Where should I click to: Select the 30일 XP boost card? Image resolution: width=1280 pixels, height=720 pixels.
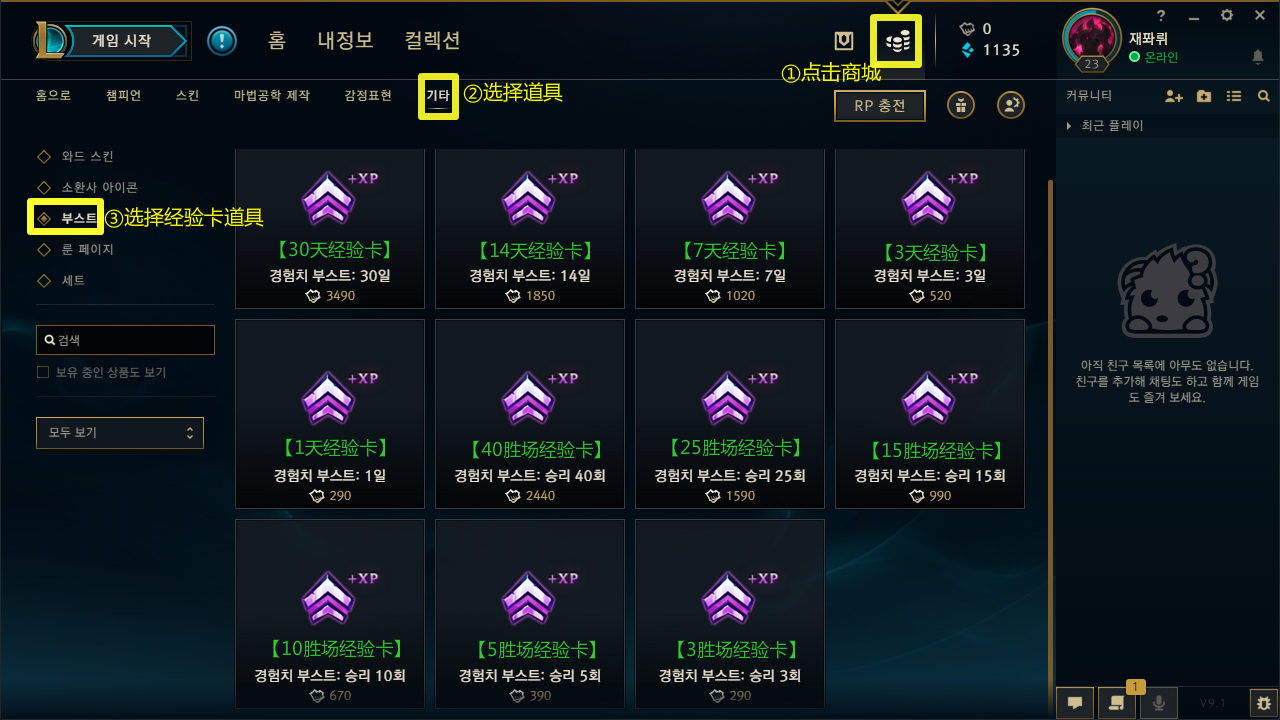[x=329, y=228]
